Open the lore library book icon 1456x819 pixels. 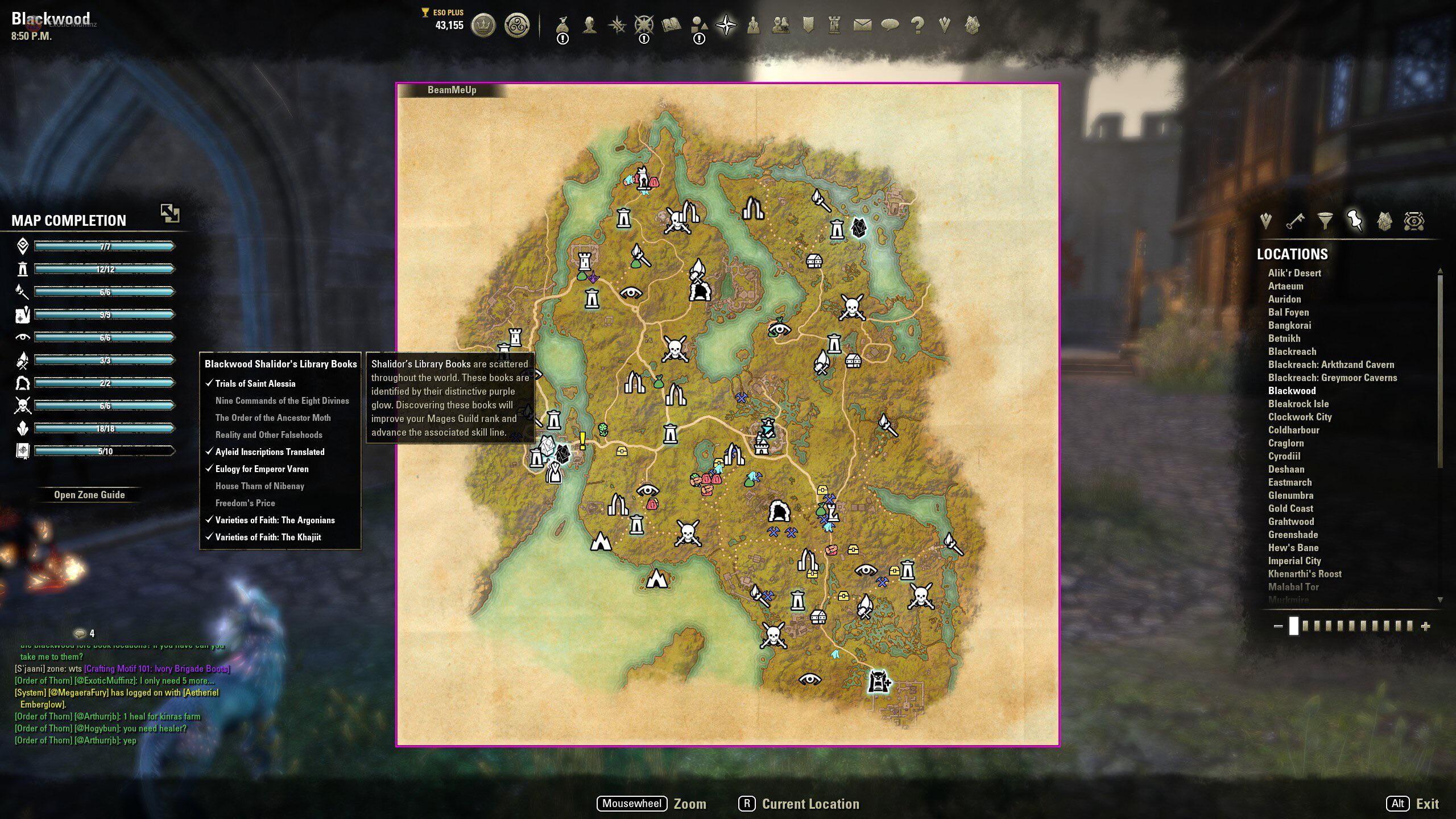click(x=671, y=24)
